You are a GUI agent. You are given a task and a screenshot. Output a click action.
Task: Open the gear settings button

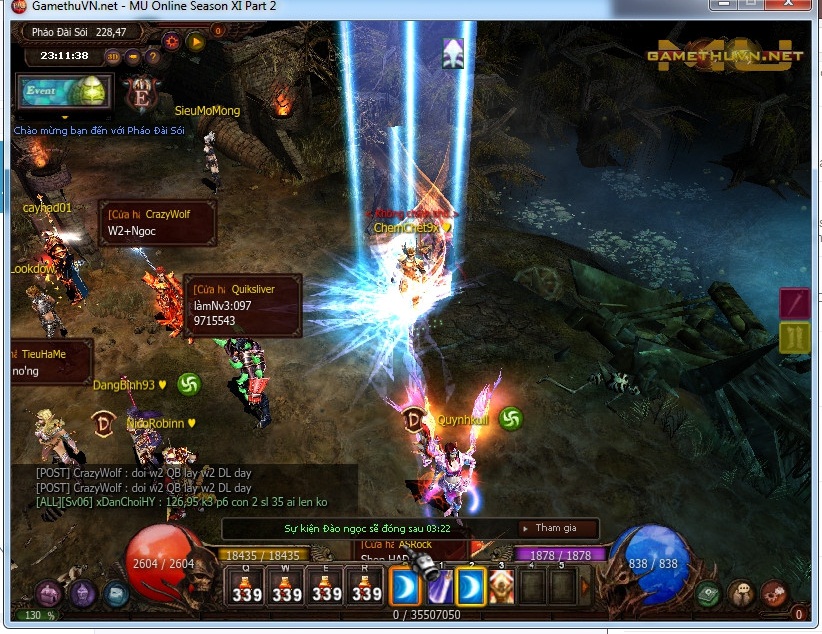pos(171,41)
